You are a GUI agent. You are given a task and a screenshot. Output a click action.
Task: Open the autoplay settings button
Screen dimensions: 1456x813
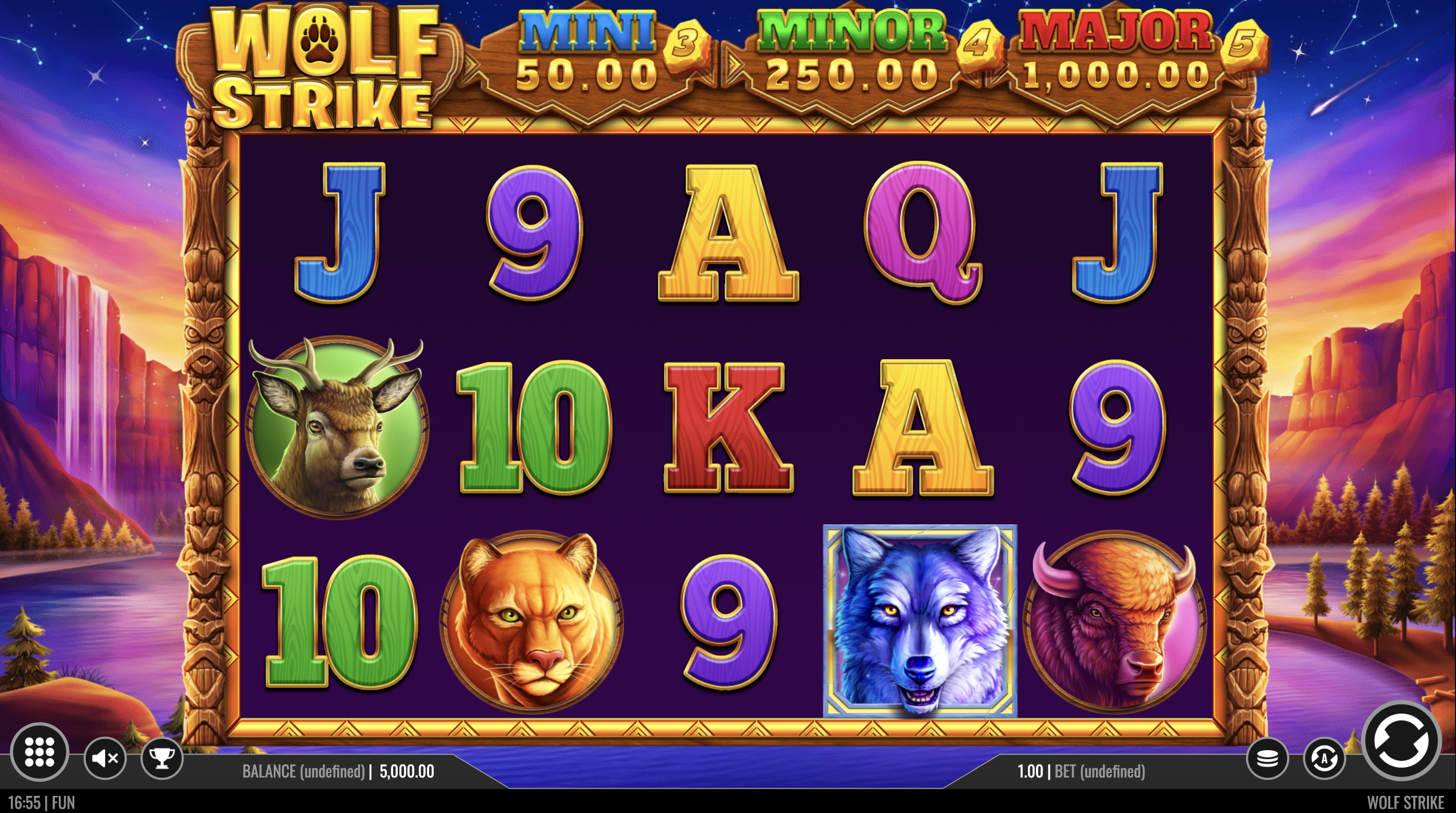(x=1324, y=759)
